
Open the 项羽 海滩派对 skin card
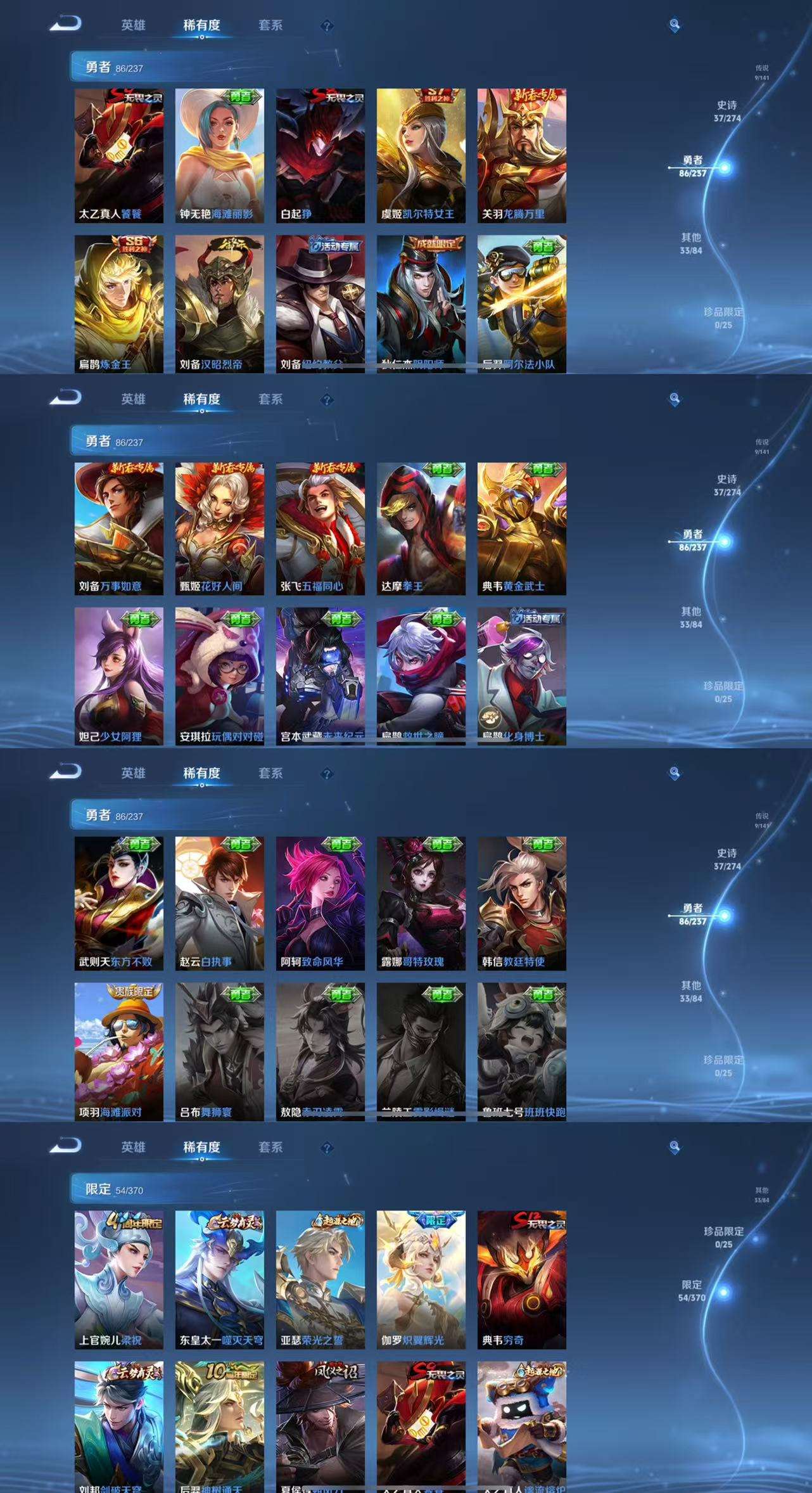pyautogui.click(x=118, y=1051)
